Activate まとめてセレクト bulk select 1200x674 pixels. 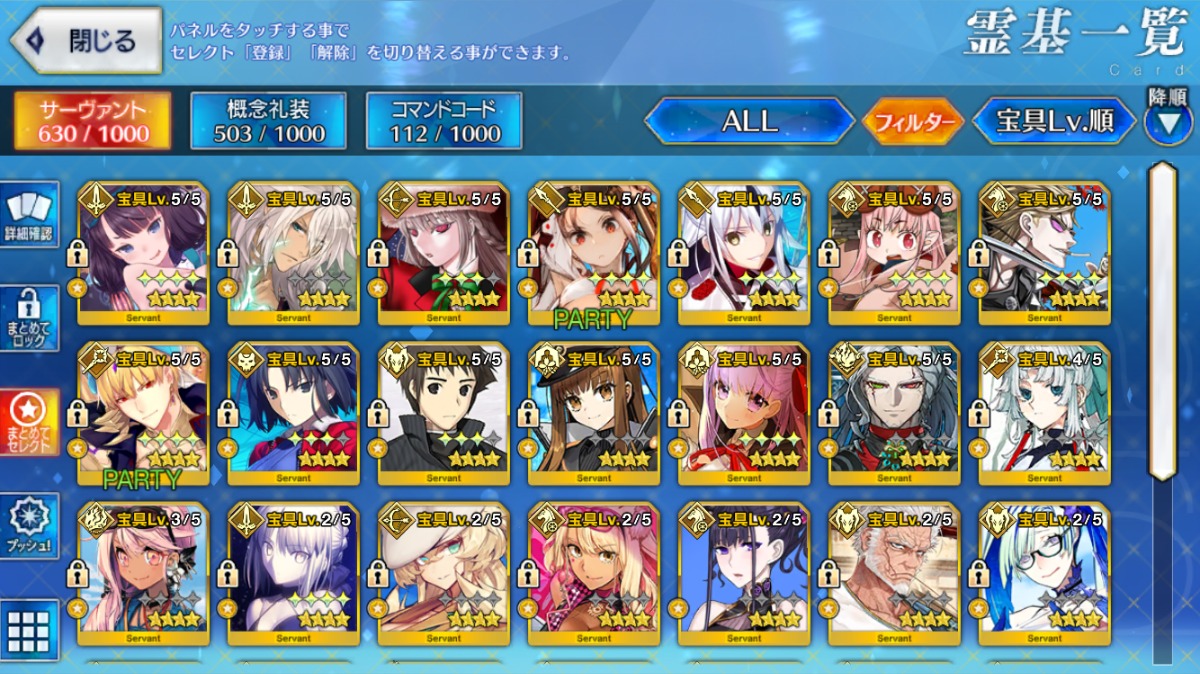pos(30,422)
